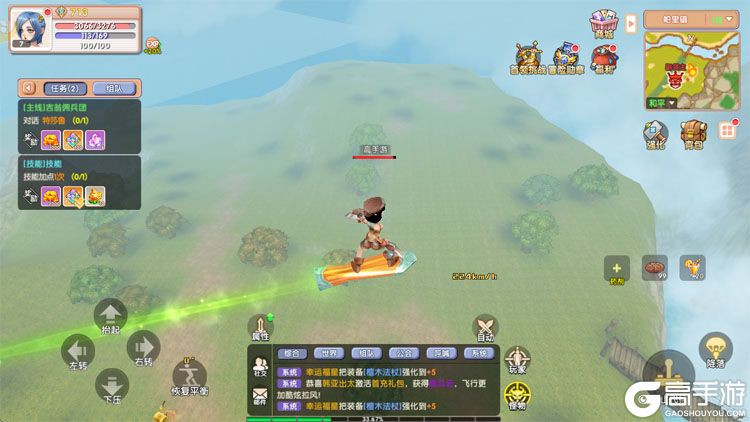Open the 商城 shop basket icon

[x=601, y=23]
